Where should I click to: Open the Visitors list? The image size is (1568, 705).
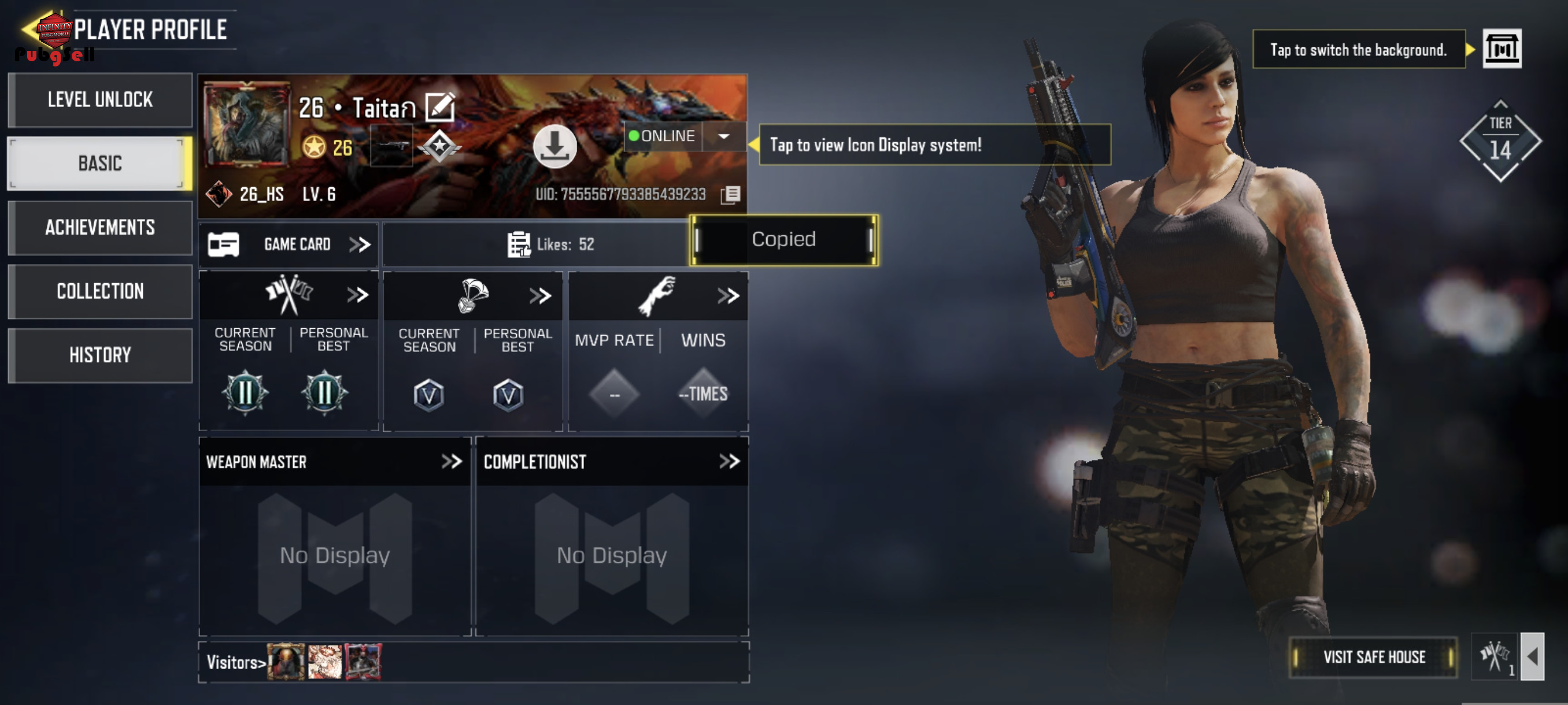(x=236, y=662)
